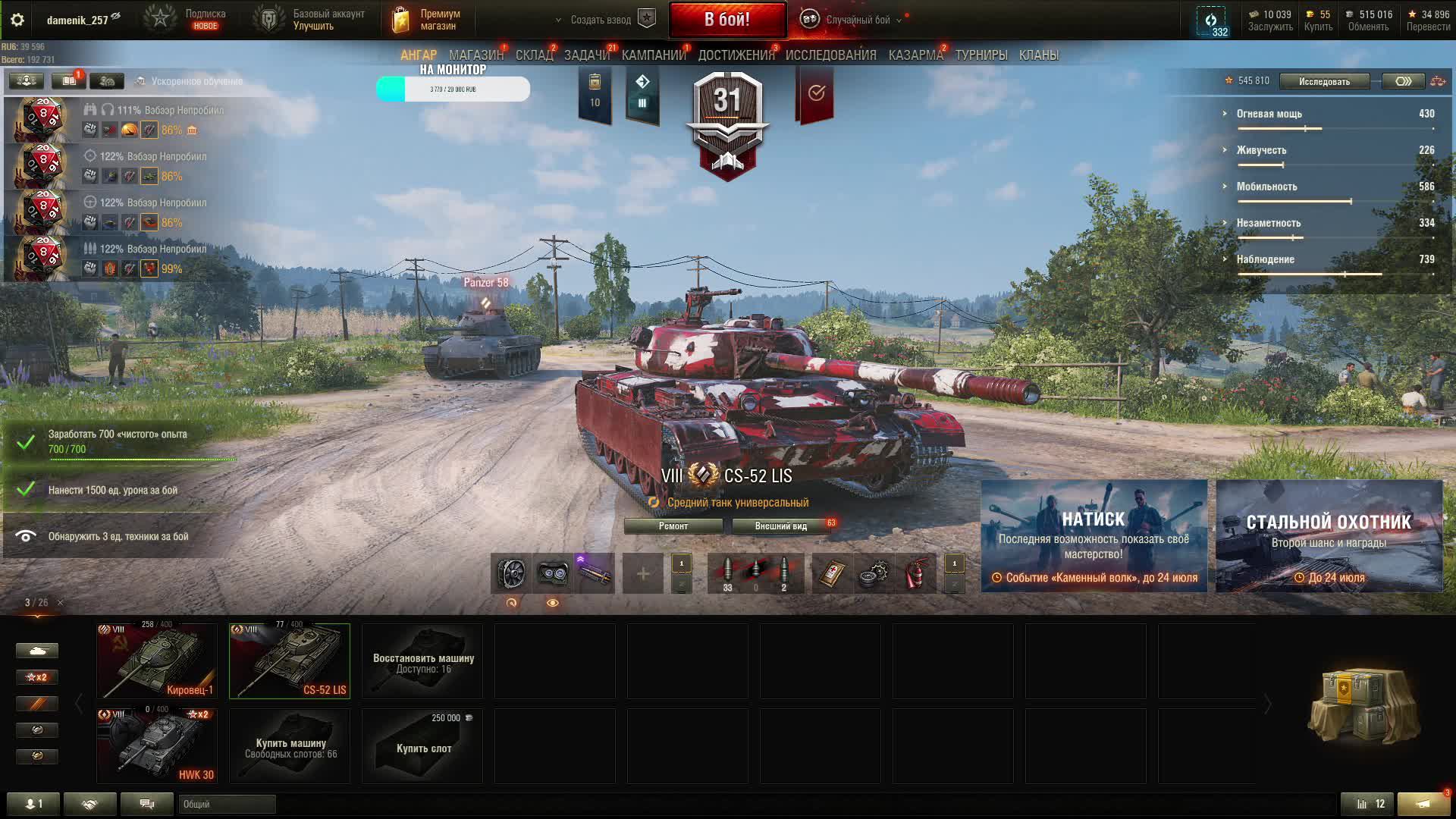This screenshot has width=1456, height=819.
Task: Click the Исследовать button
Action: pos(1323,81)
